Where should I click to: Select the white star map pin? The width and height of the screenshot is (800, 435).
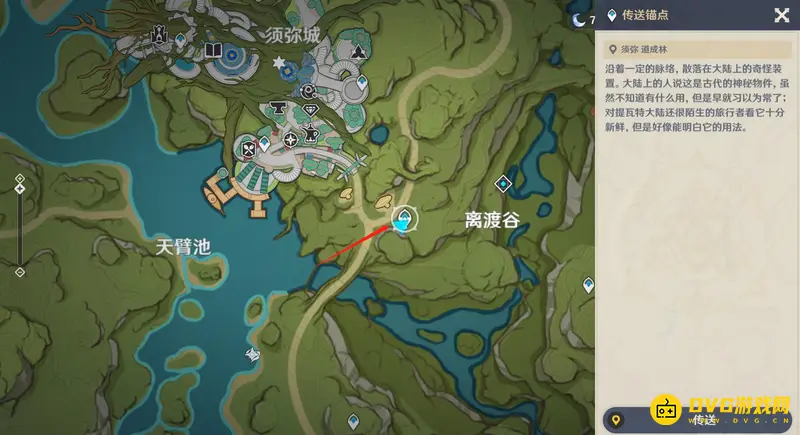pos(279,63)
